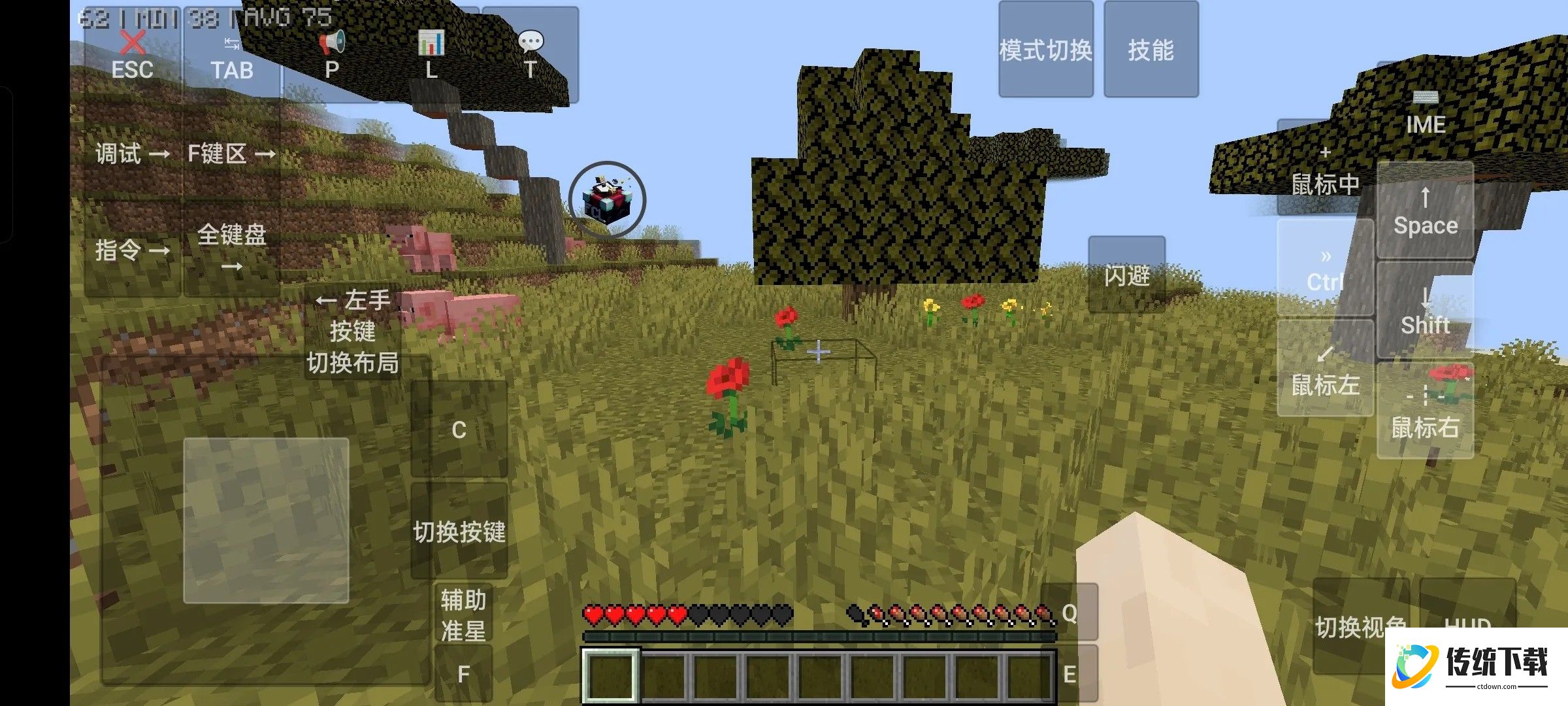Image resolution: width=1568 pixels, height=706 pixels.
Task: Activate the 技能 skill button
Action: pyautogui.click(x=1151, y=50)
